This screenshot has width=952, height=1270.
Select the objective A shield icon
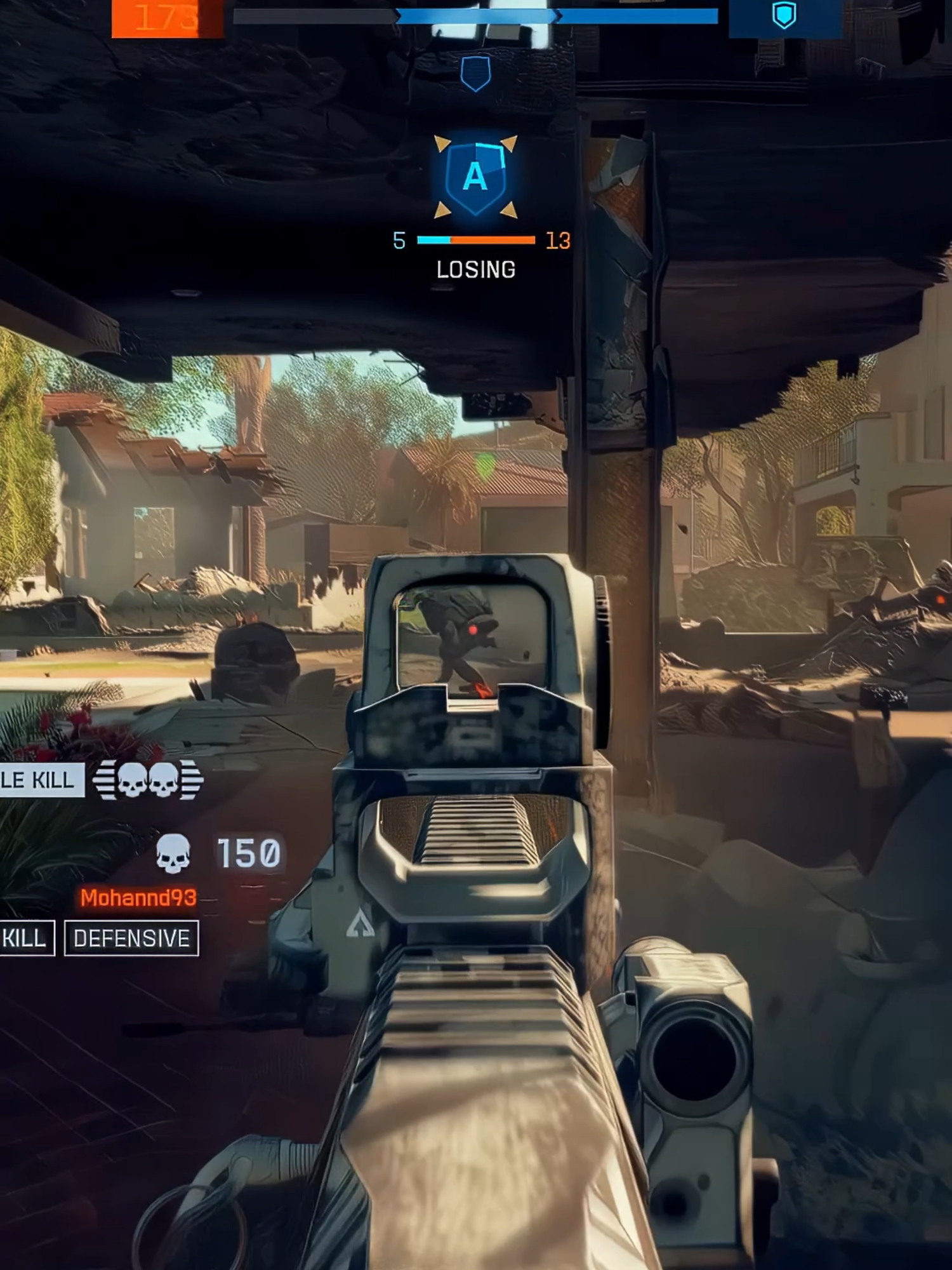coord(477,177)
